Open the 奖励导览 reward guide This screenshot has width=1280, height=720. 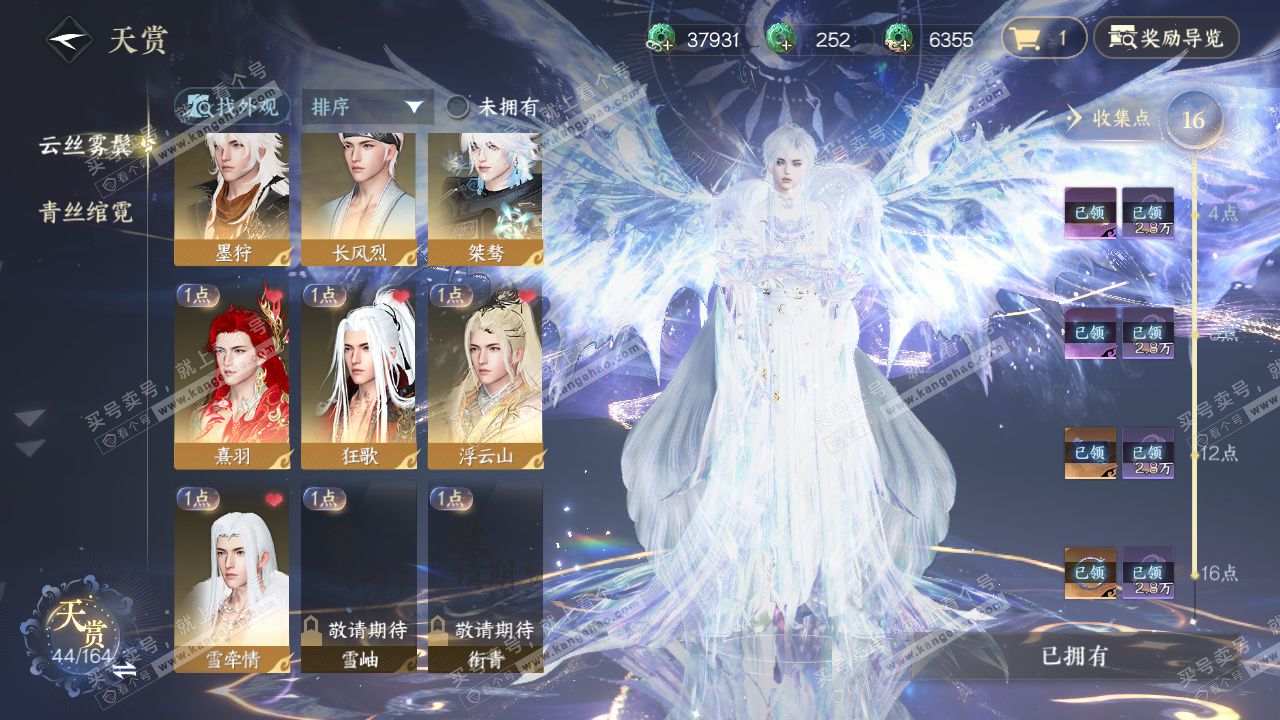click(1166, 39)
